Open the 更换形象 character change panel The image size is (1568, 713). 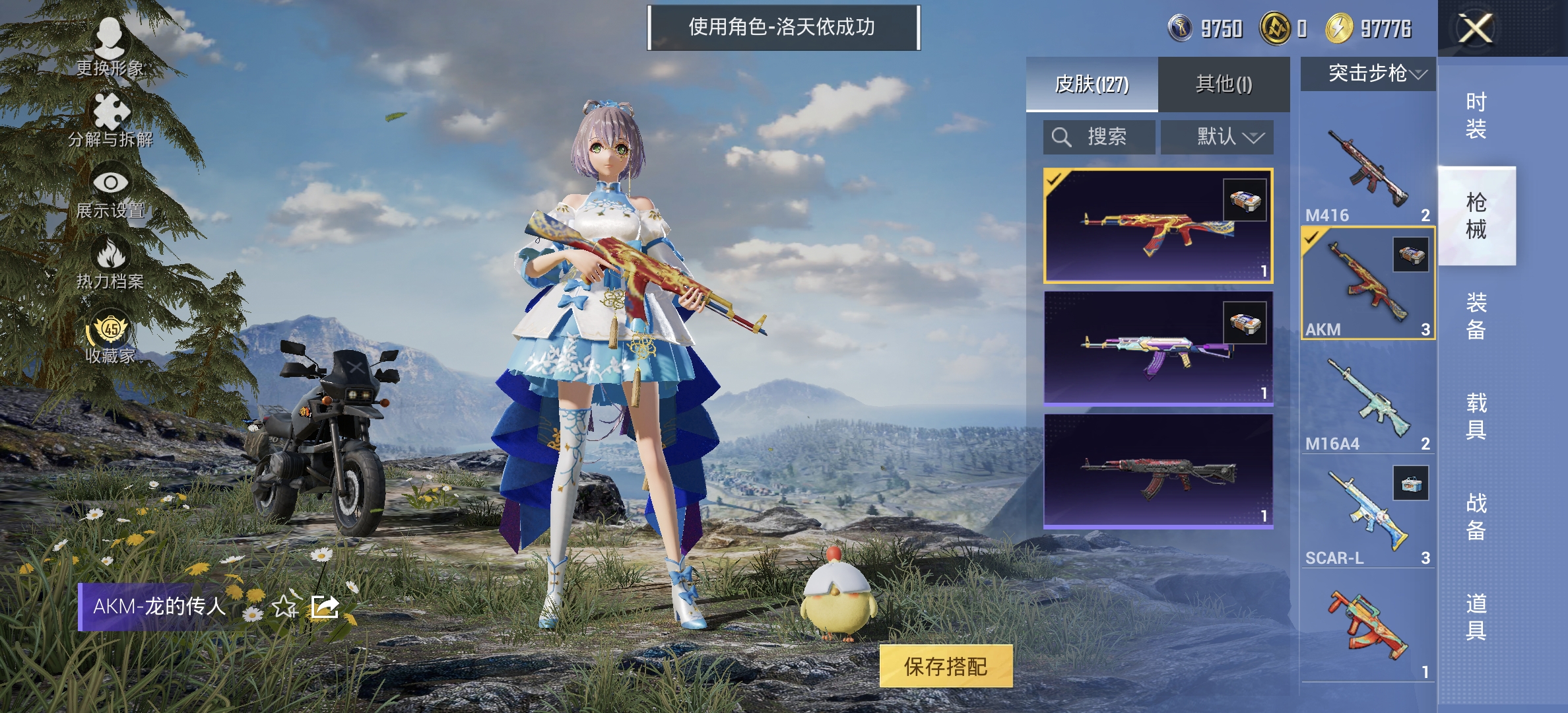click(x=109, y=40)
